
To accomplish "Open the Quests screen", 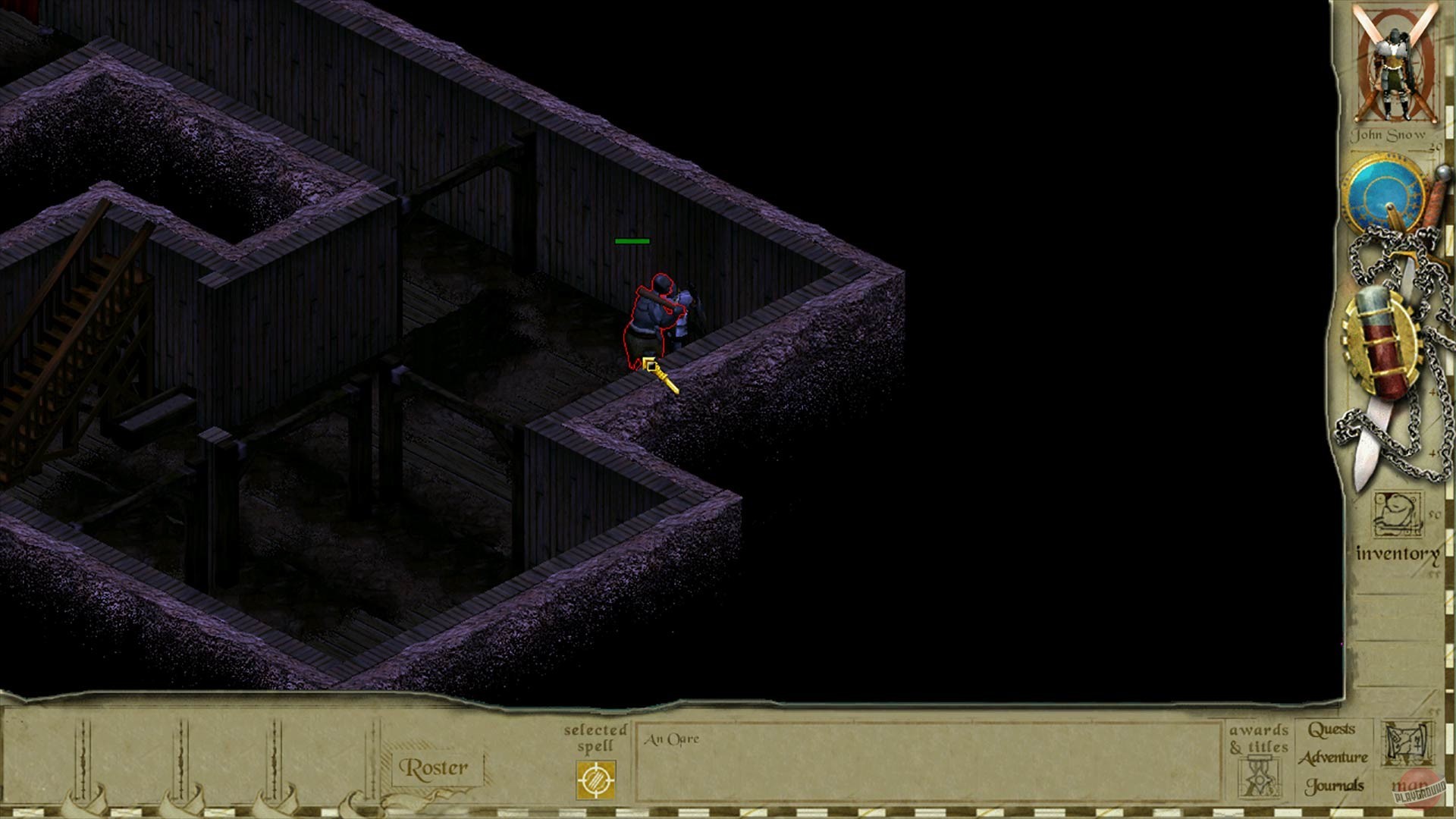I will pyautogui.click(x=1332, y=729).
